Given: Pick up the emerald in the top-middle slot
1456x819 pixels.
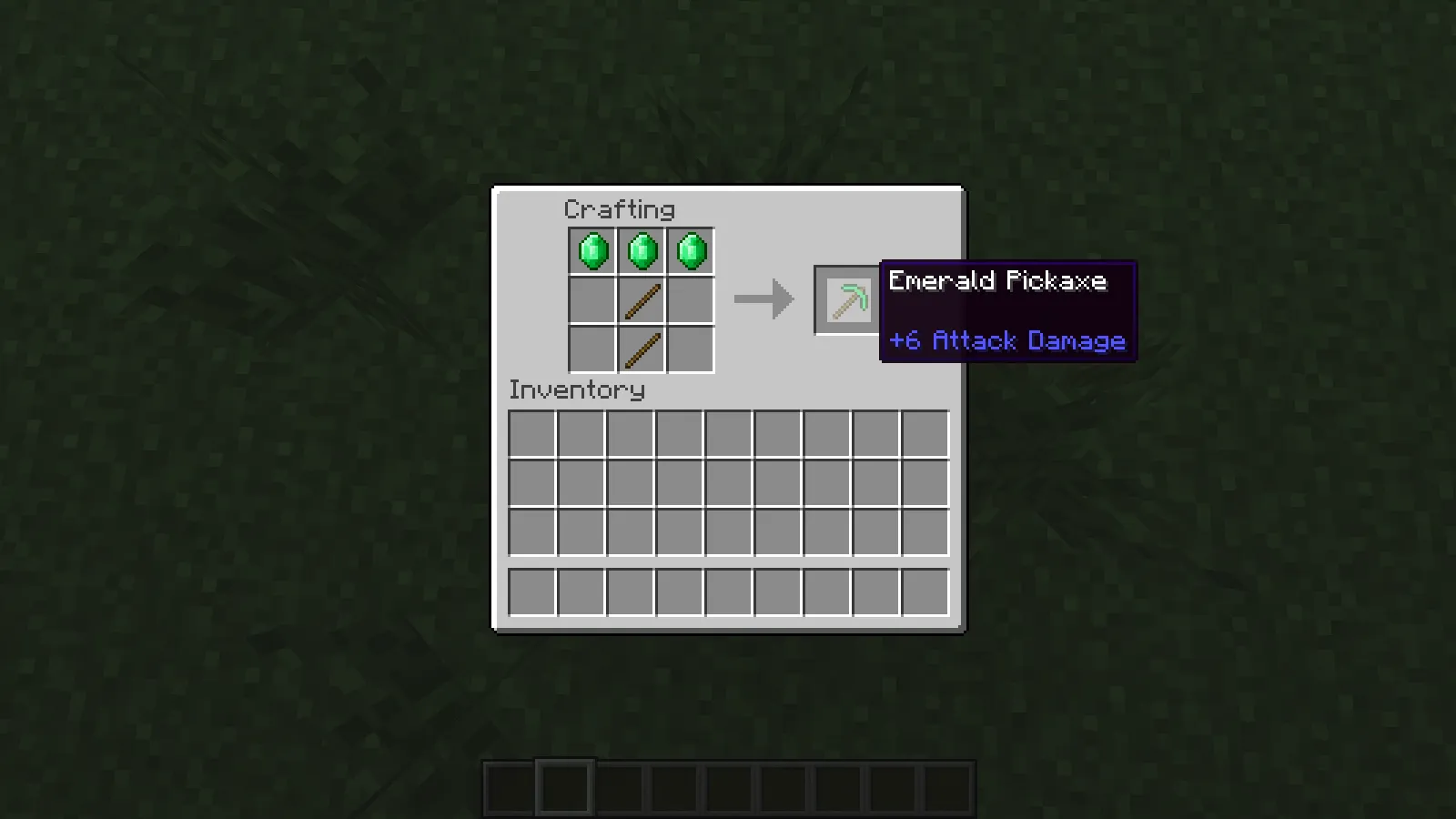Looking at the screenshot, I should [x=641, y=251].
